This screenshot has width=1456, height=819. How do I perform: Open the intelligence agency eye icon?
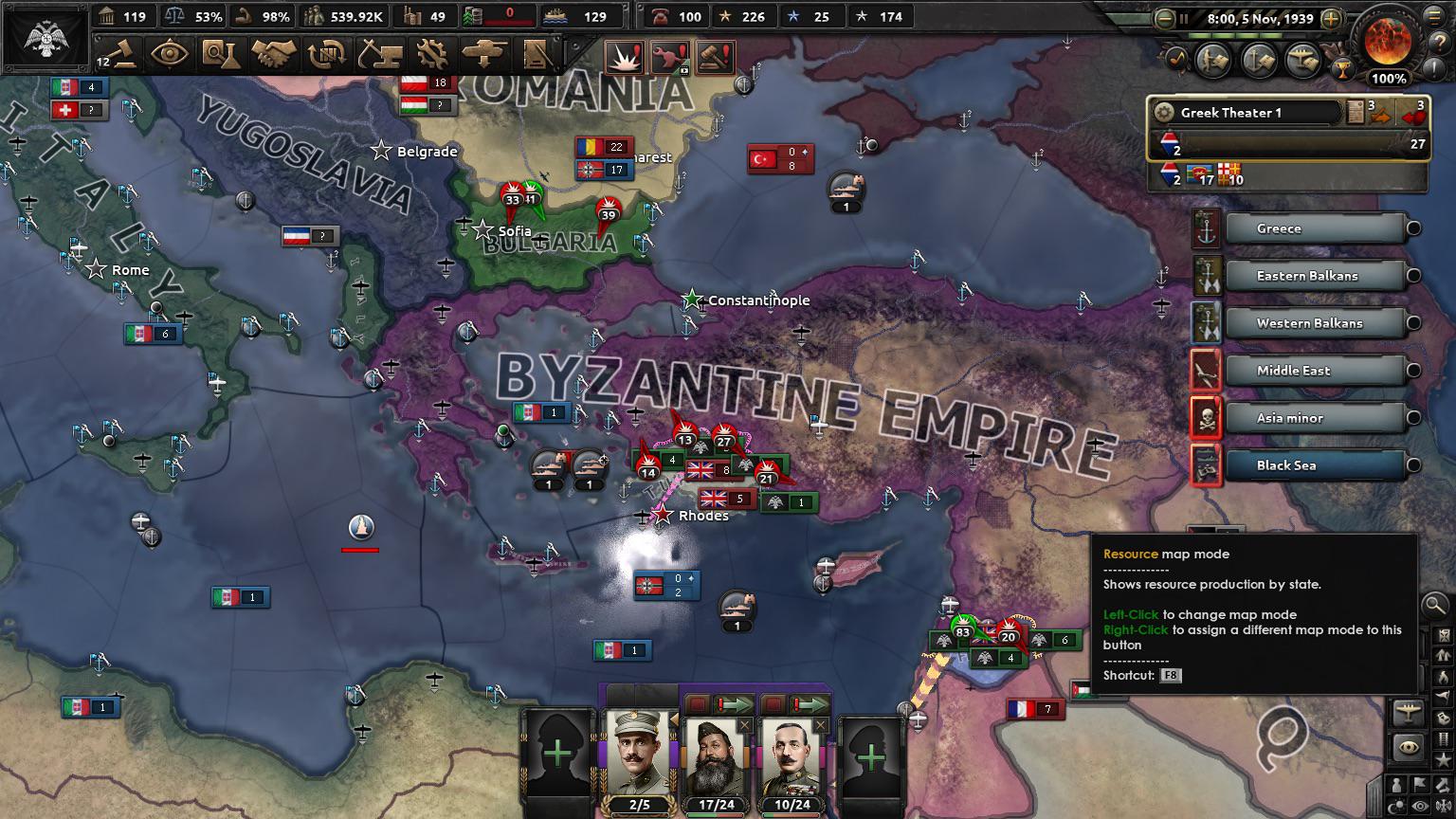pyautogui.click(x=171, y=55)
